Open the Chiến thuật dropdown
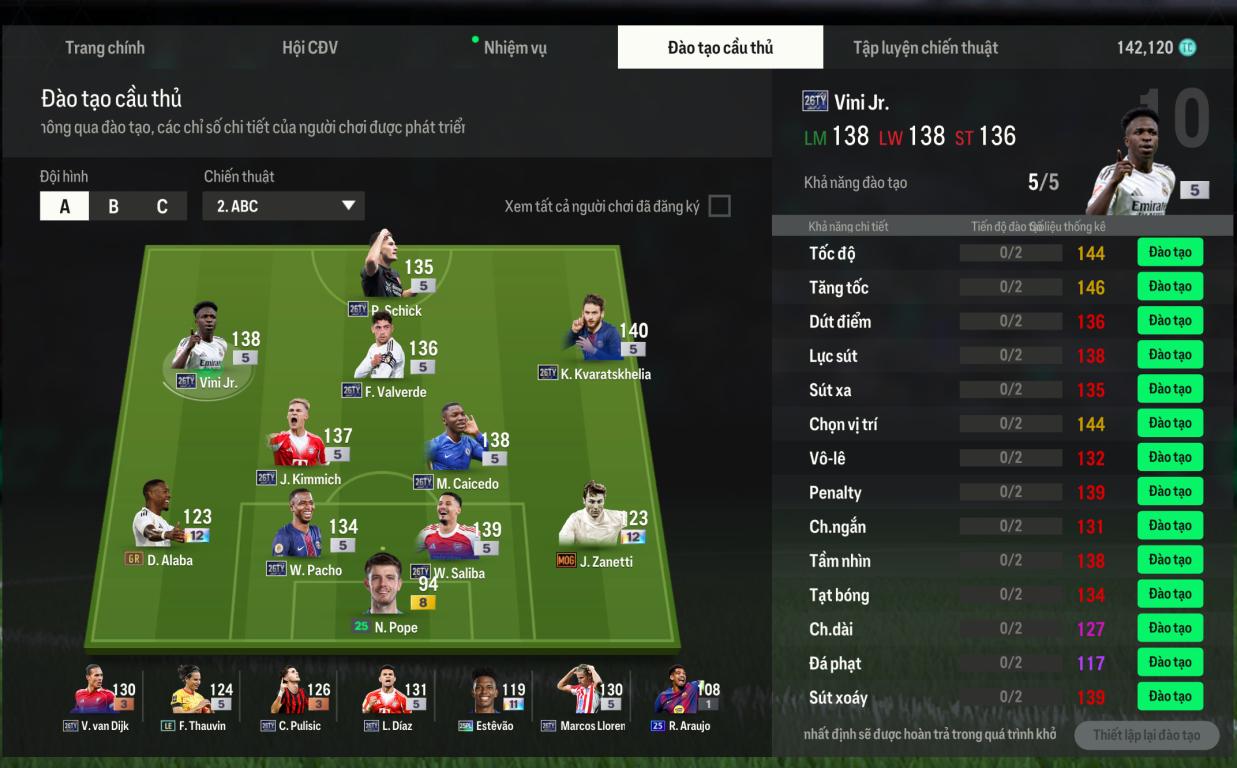The height and width of the screenshot is (768, 1237). tap(284, 206)
